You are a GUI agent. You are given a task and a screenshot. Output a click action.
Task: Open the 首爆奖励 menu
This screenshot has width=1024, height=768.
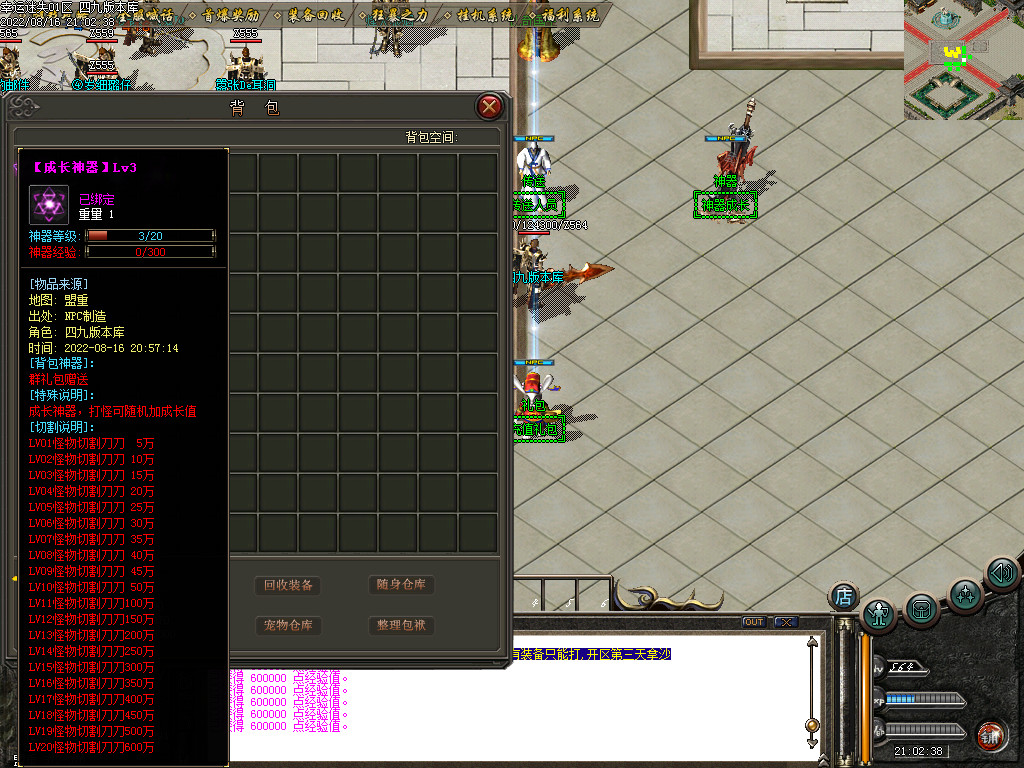point(230,16)
